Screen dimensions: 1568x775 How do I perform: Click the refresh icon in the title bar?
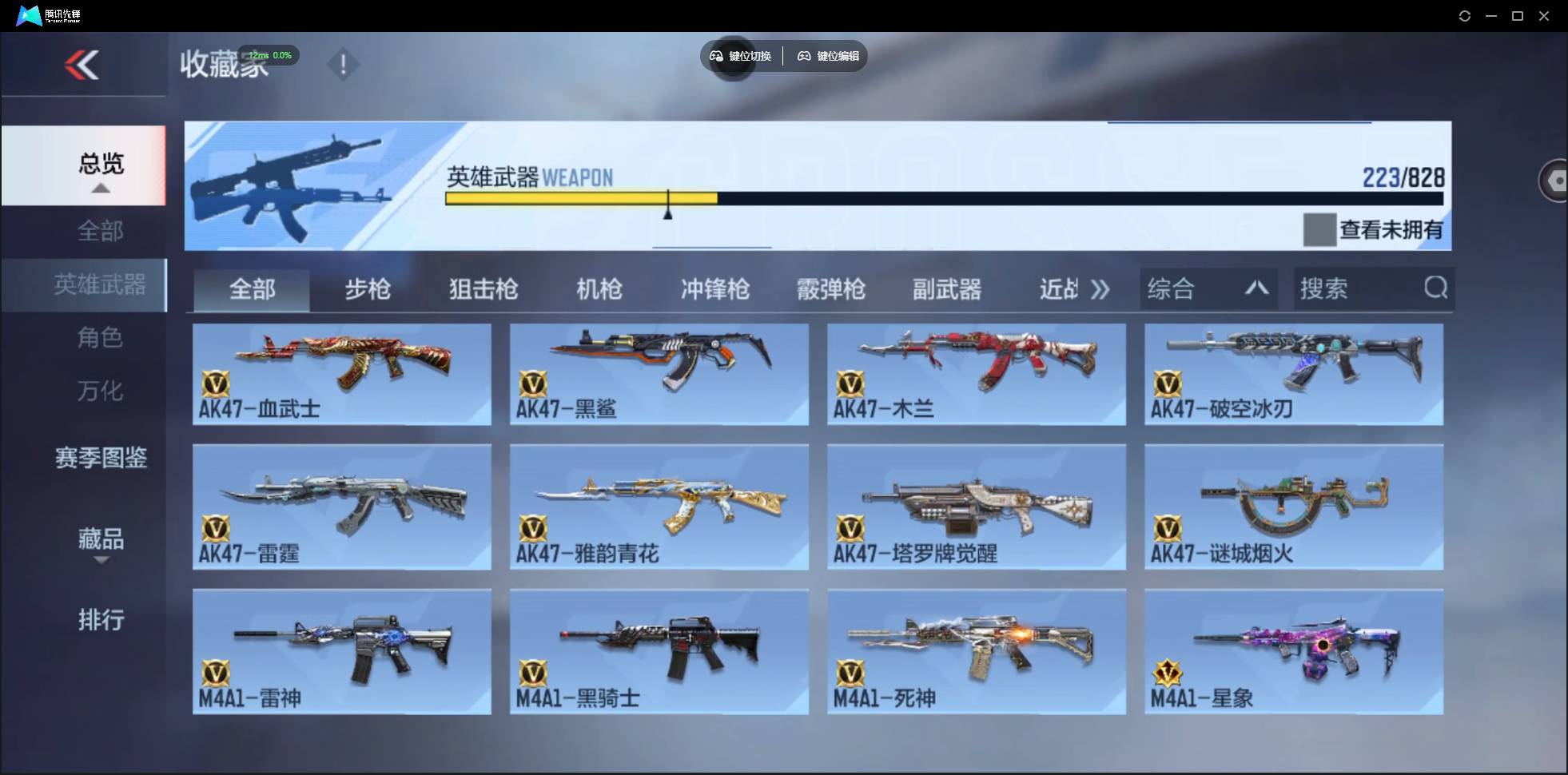[x=1466, y=15]
